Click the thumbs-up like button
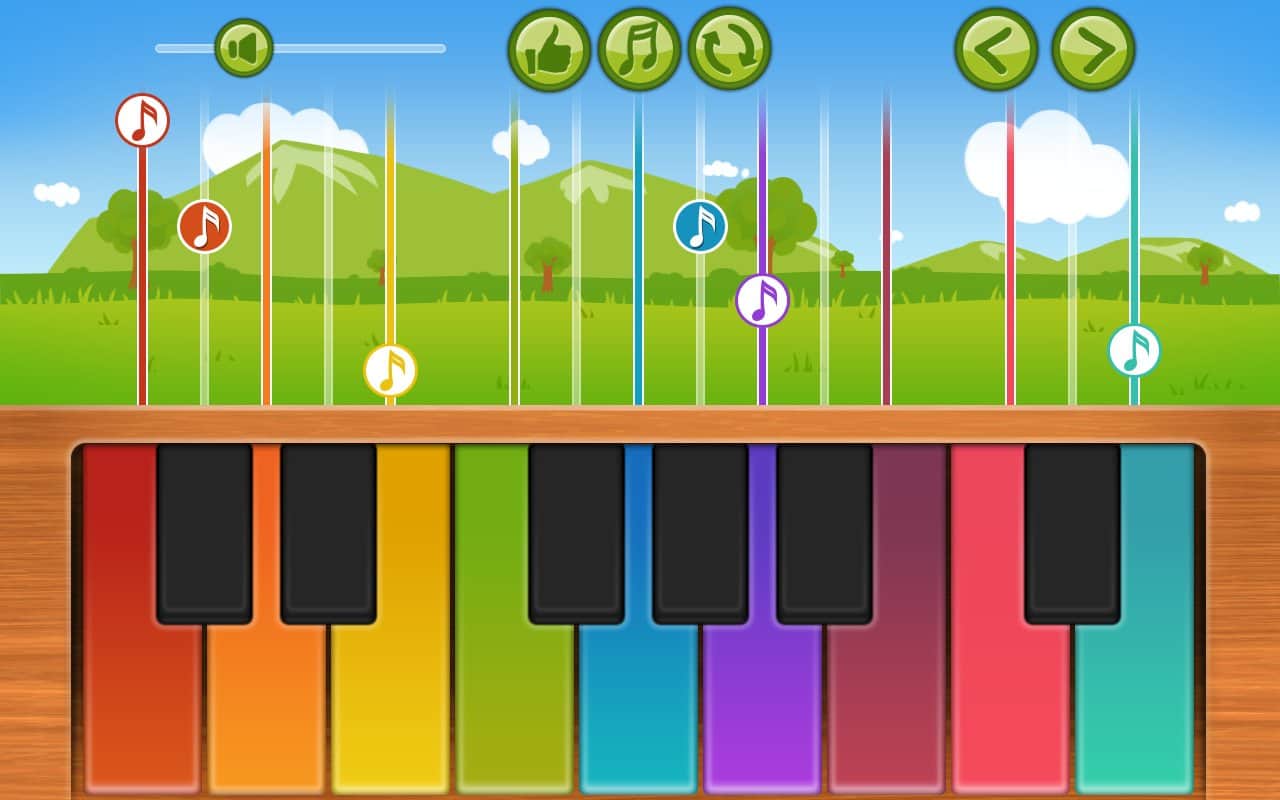 coord(549,48)
